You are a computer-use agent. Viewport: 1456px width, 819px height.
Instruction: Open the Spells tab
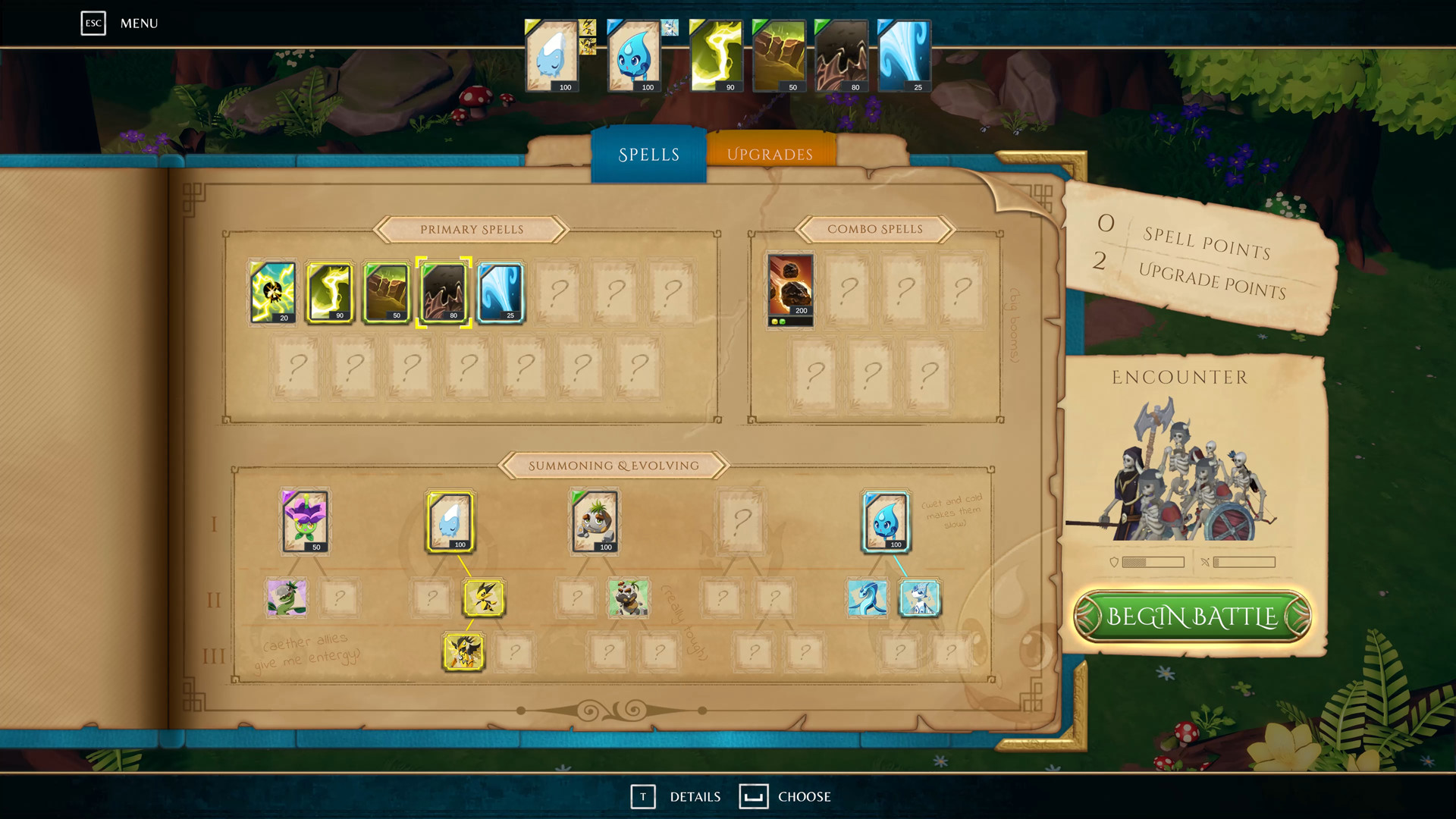(648, 154)
